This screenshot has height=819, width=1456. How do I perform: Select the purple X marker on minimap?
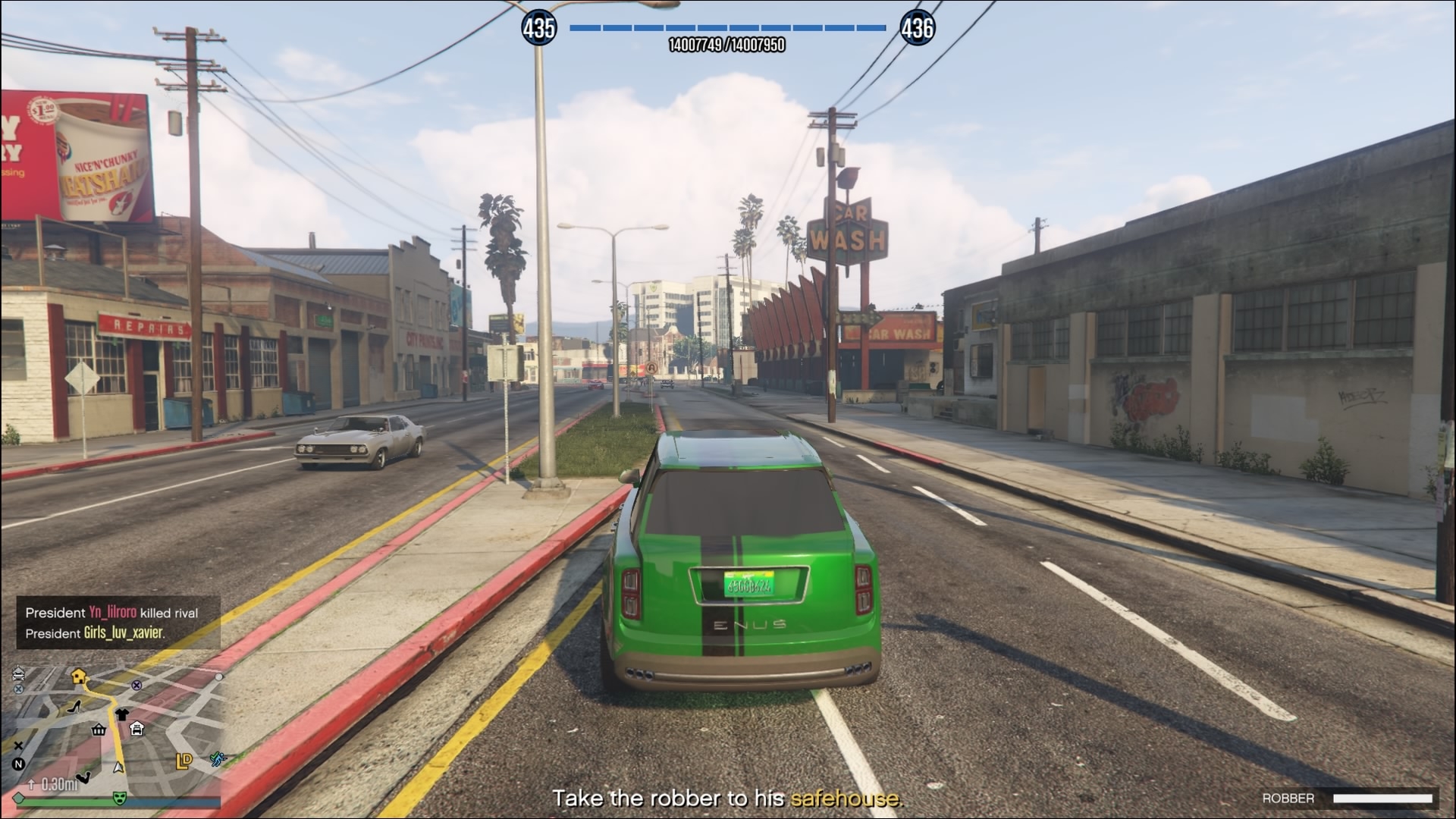point(136,685)
